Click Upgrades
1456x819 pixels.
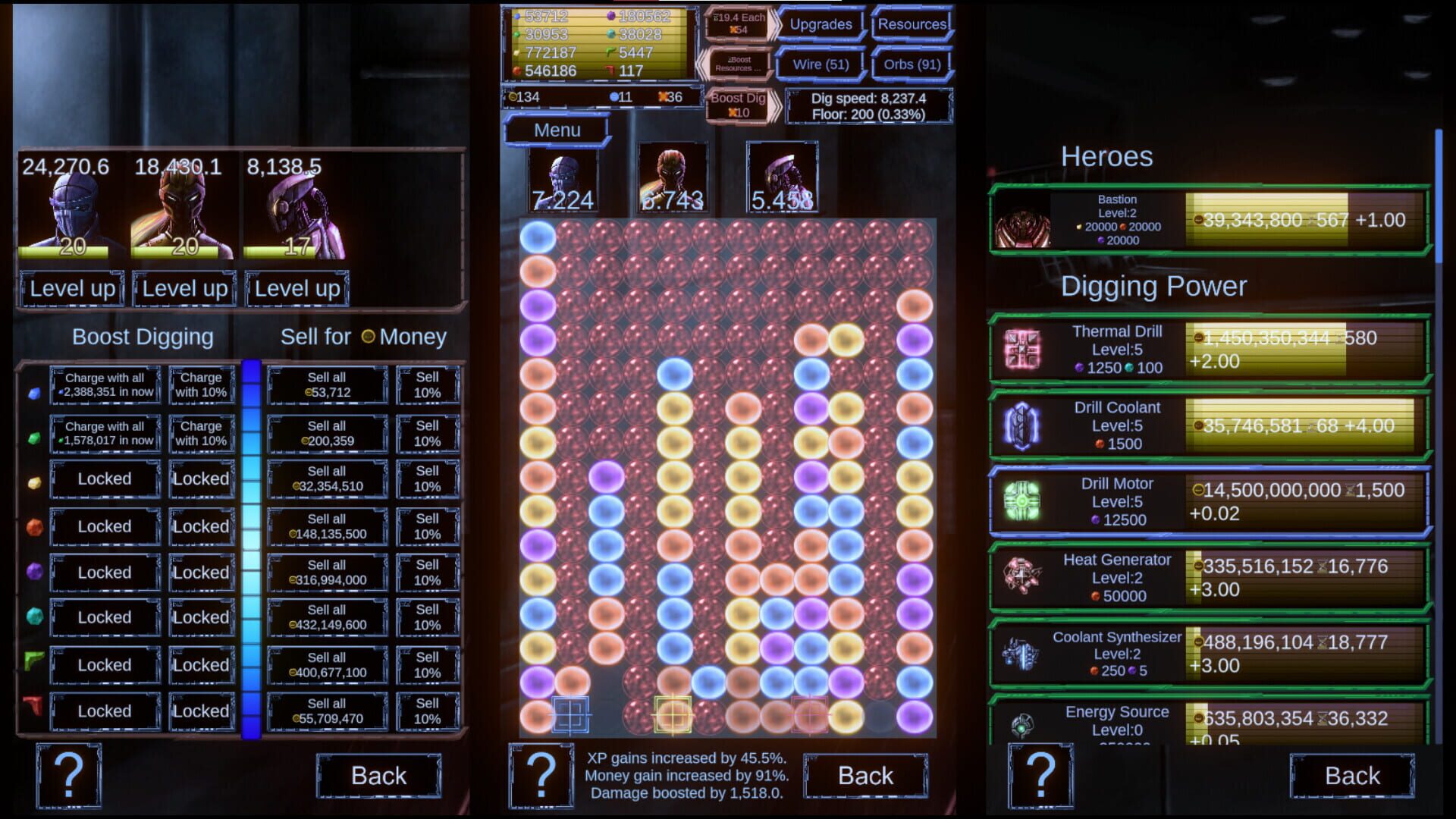pos(821,24)
